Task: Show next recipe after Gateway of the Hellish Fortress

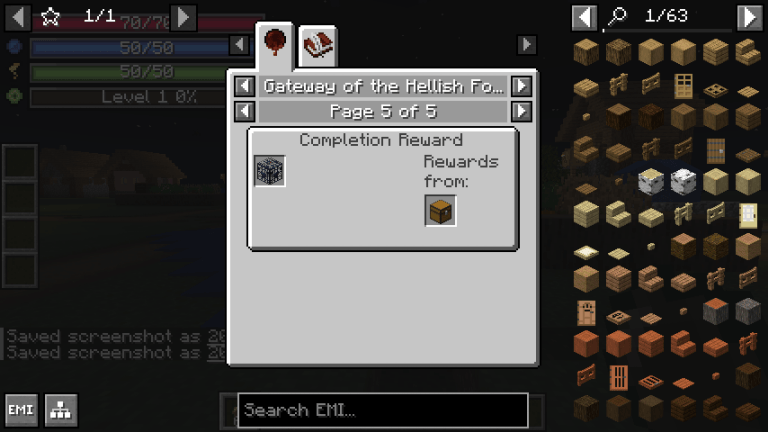Action: [521, 86]
